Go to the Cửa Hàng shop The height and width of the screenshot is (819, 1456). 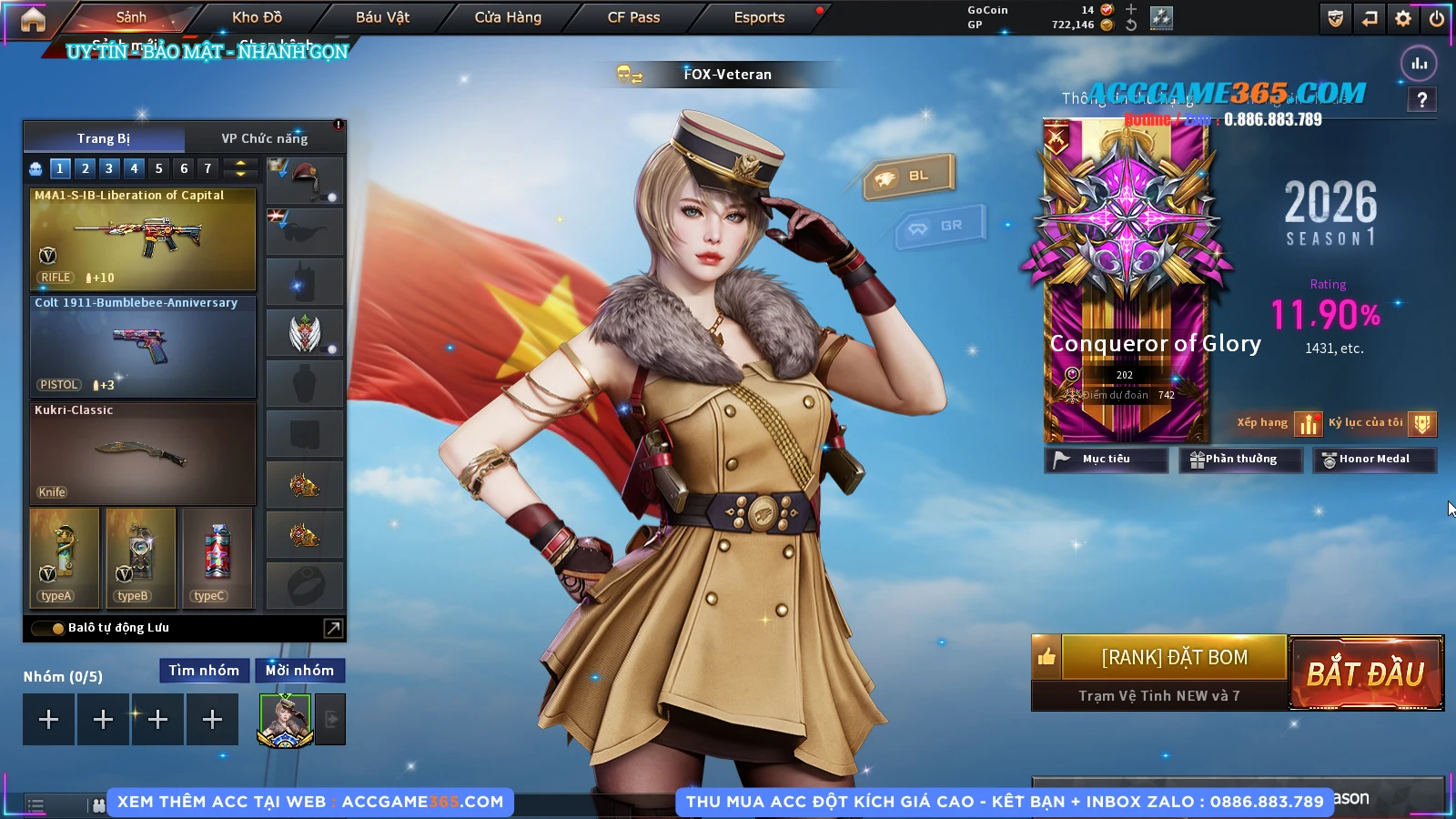pyautogui.click(x=508, y=17)
